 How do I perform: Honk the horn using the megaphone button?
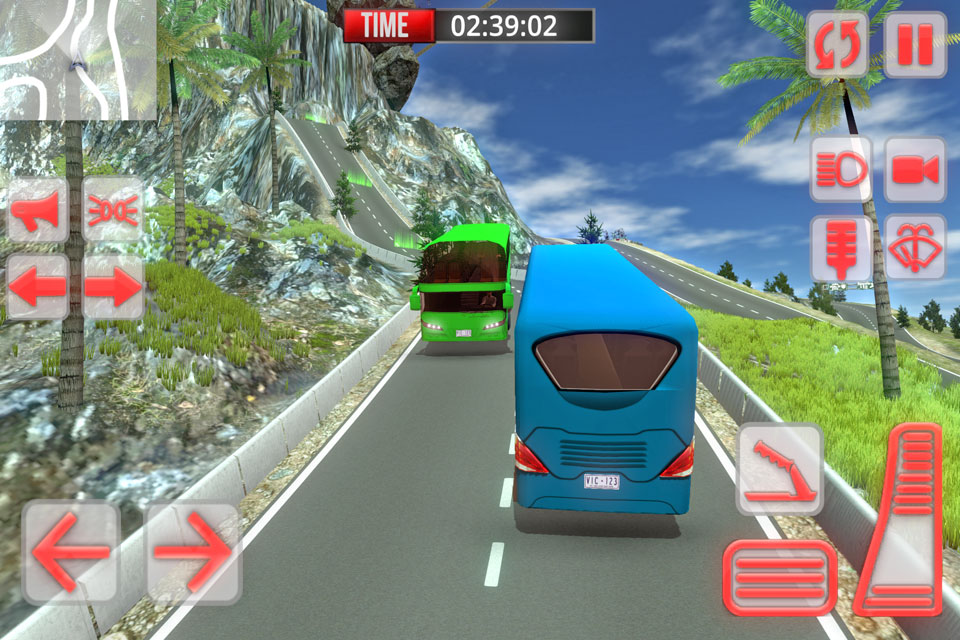38,209
